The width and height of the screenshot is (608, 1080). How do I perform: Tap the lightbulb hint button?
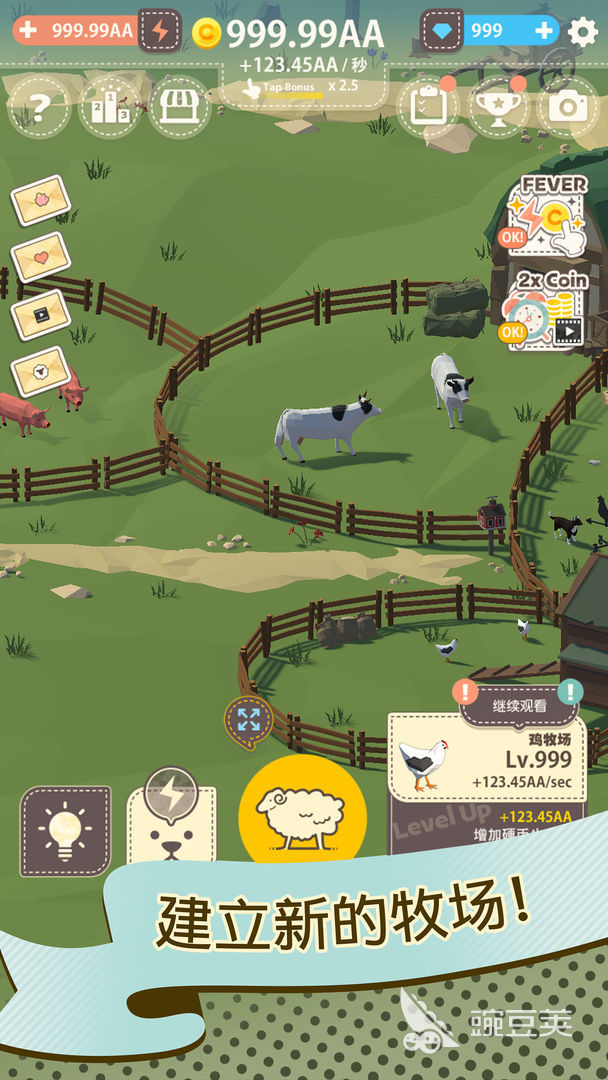[x=65, y=830]
